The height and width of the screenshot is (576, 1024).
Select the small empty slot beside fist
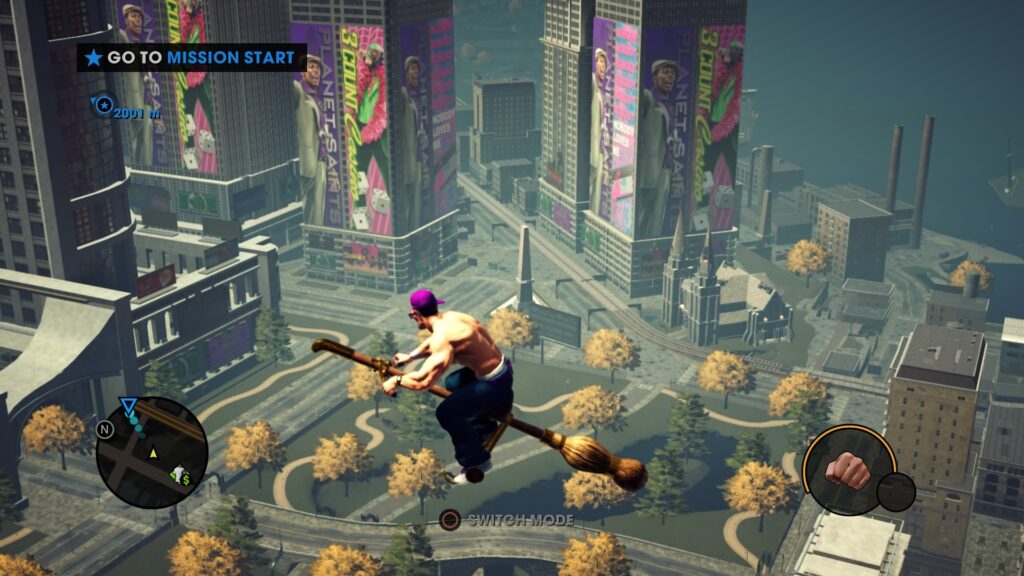point(895,492)
